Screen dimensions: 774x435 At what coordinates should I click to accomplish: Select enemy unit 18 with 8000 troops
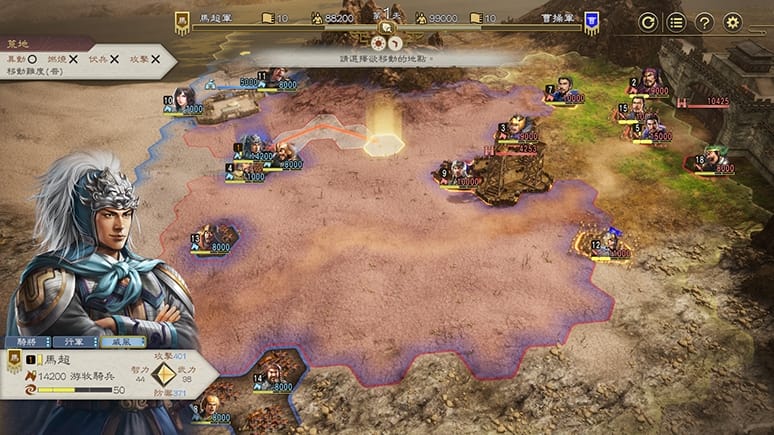pos(714,159)
